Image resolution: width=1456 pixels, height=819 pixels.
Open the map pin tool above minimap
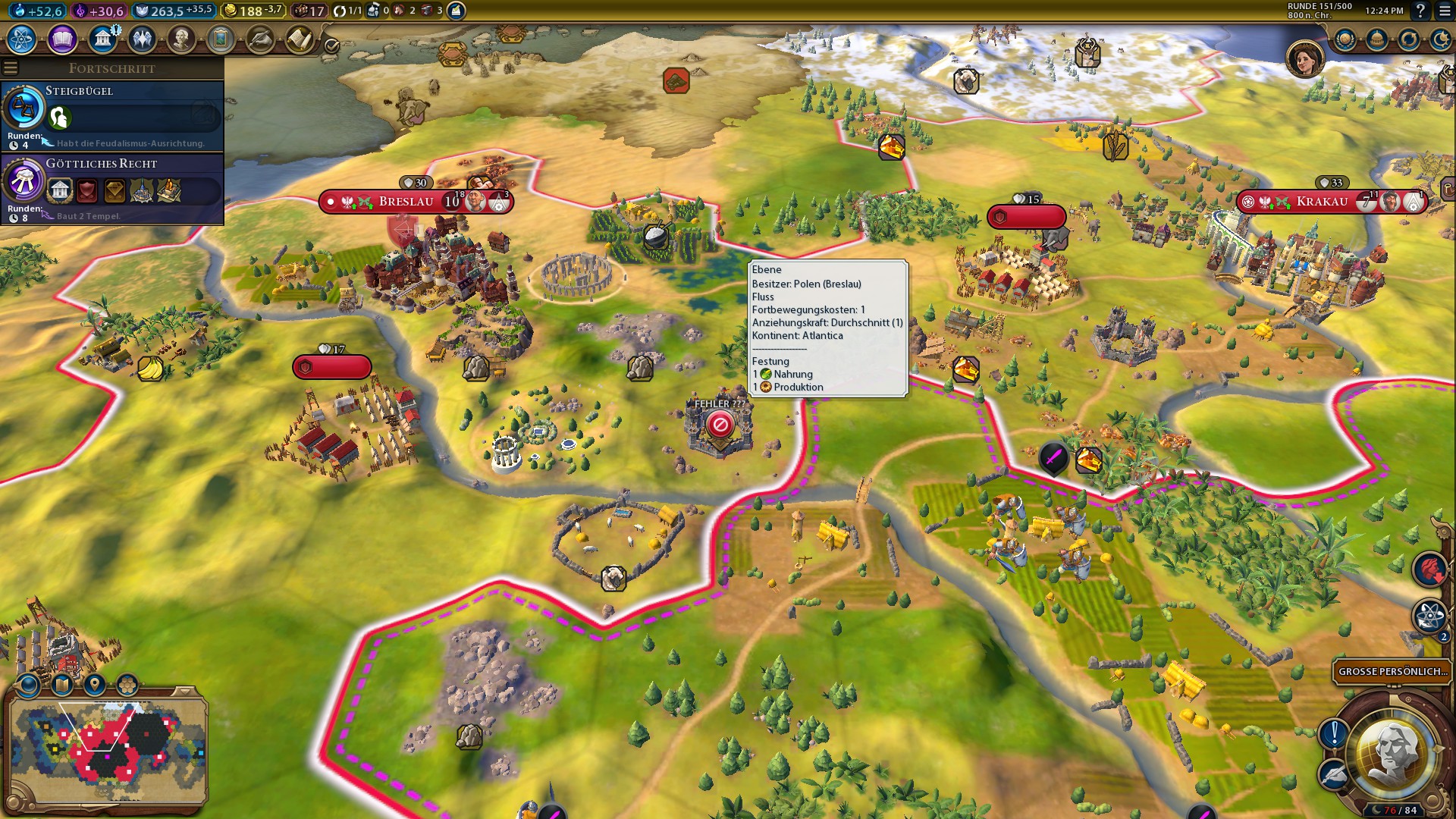point(95,685)
